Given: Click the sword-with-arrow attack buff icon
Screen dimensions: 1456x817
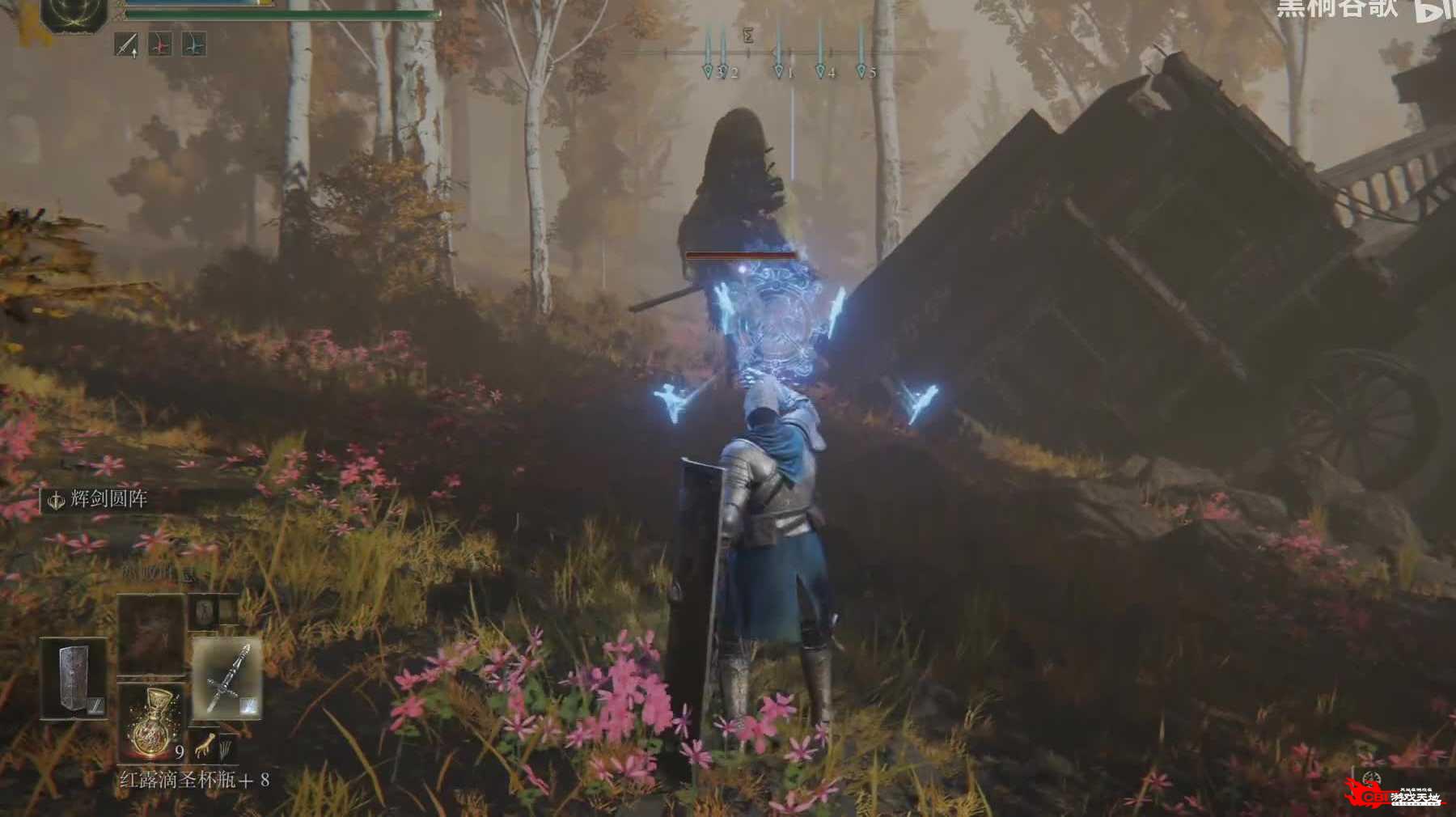Looking at the screenshot, I should click(126, 44).
